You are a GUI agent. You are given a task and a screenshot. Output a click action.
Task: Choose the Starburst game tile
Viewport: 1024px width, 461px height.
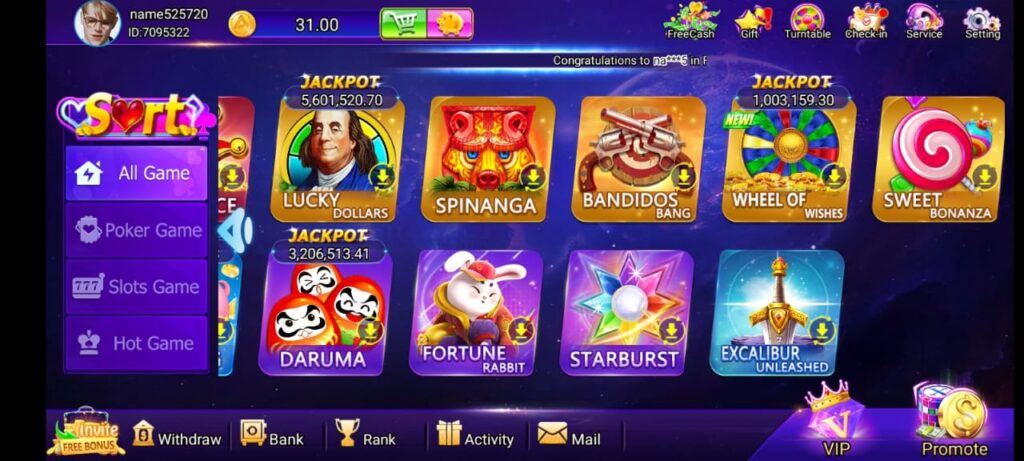tap(623, 312)
